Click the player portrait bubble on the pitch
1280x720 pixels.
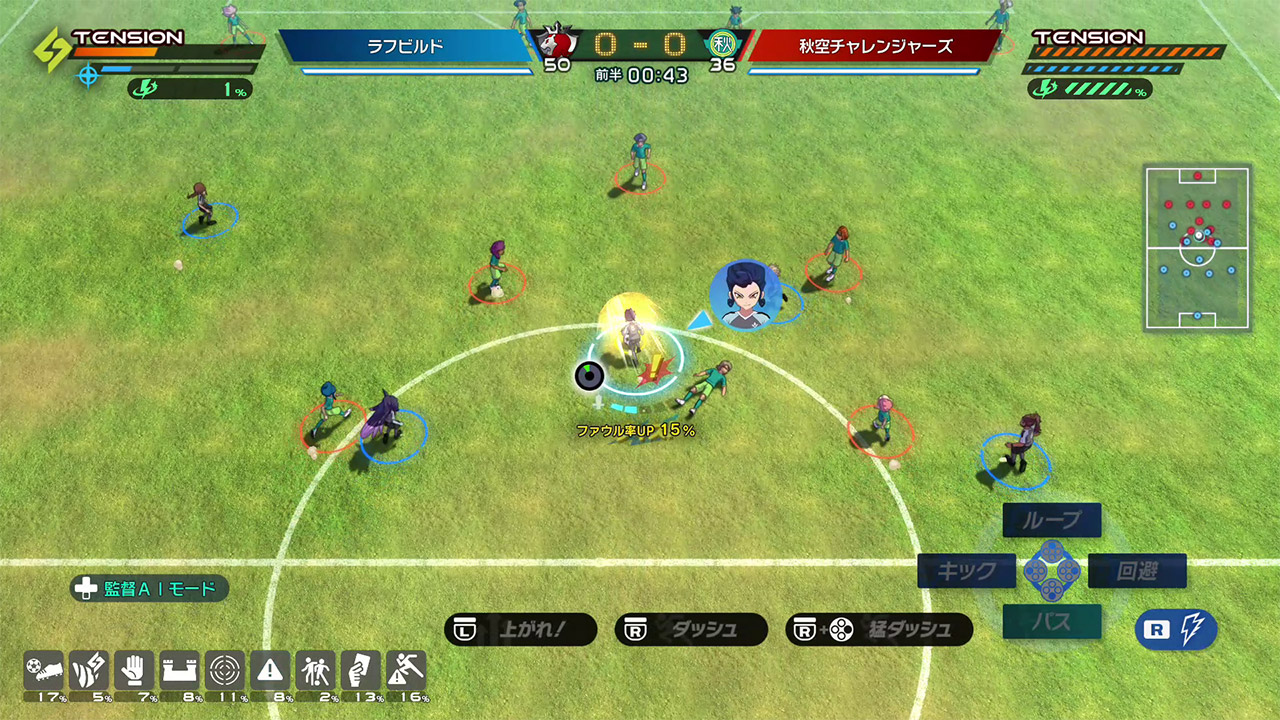[x=745, y=295]
